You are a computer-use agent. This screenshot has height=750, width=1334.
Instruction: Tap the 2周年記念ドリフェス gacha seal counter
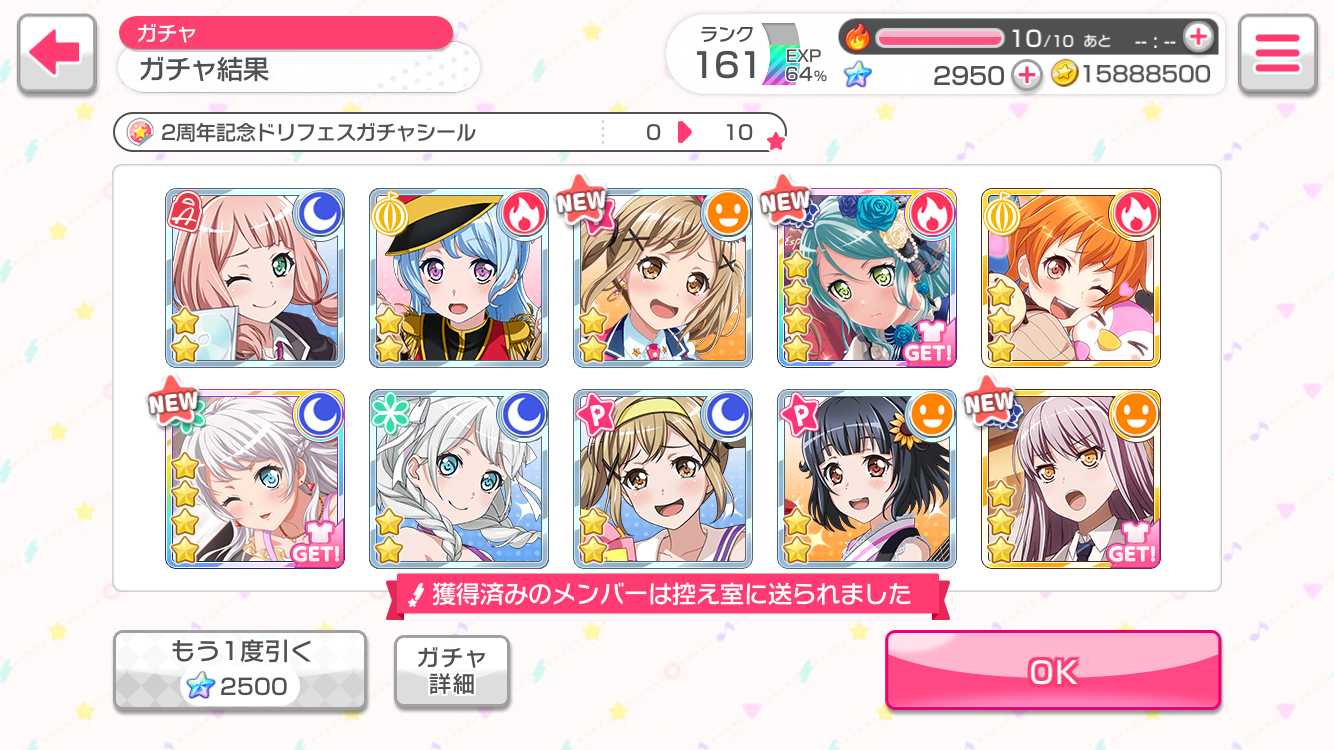pyautogui.click(x=449, y=132)
